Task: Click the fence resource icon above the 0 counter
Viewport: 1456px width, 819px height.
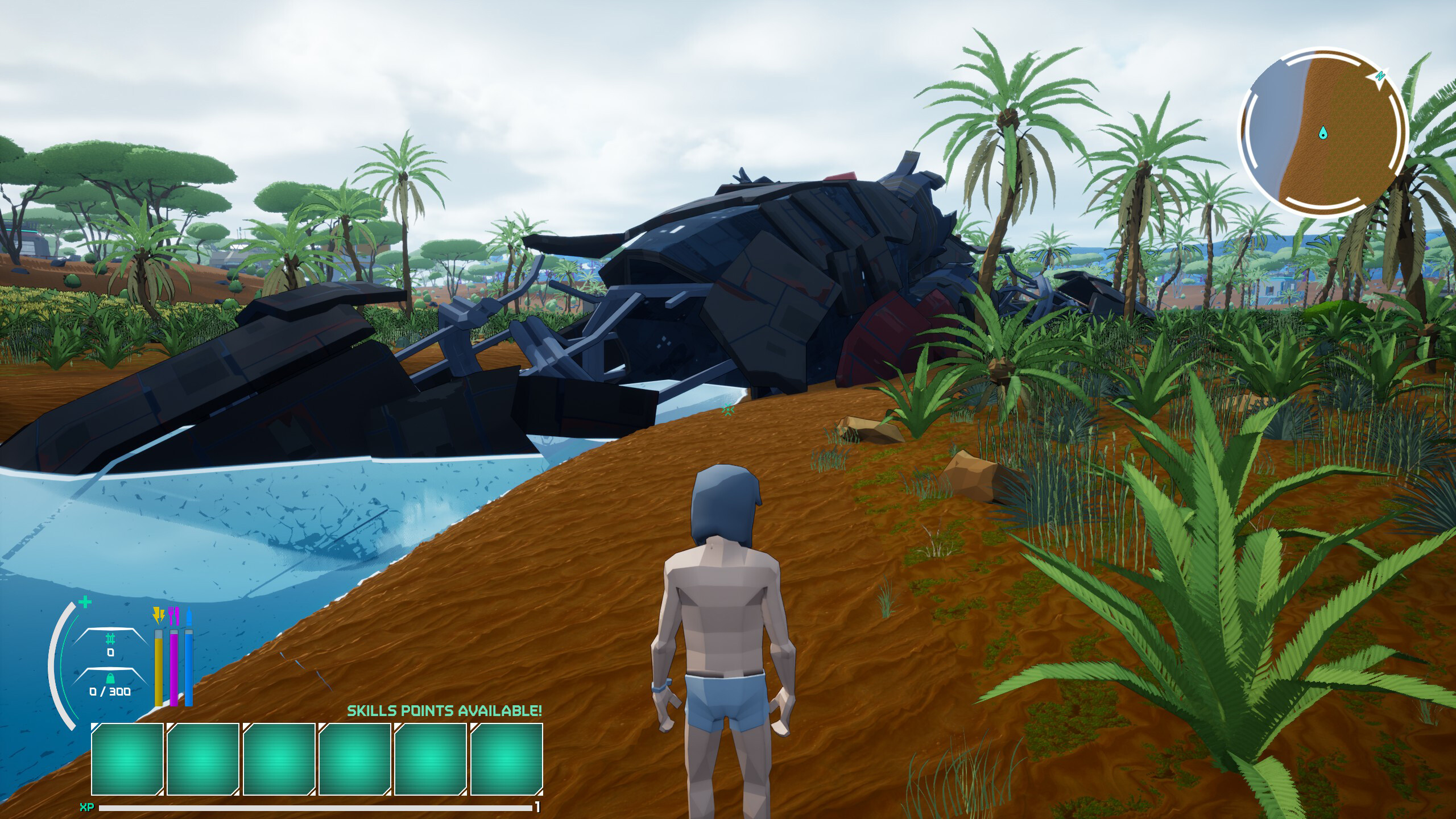Action: [x=110, y=638]
